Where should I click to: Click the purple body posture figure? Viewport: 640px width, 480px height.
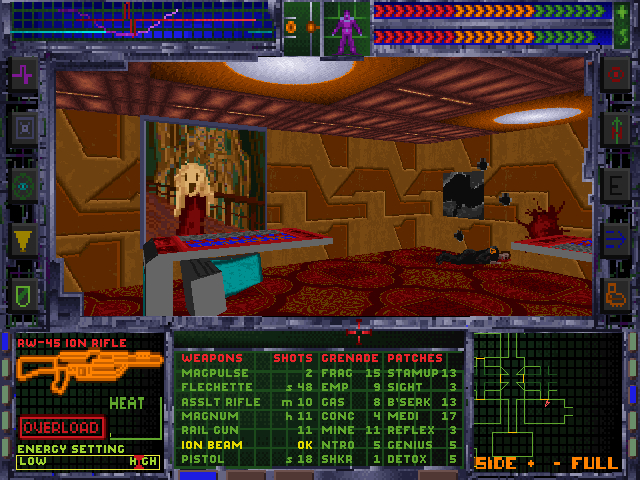point(346,30)
